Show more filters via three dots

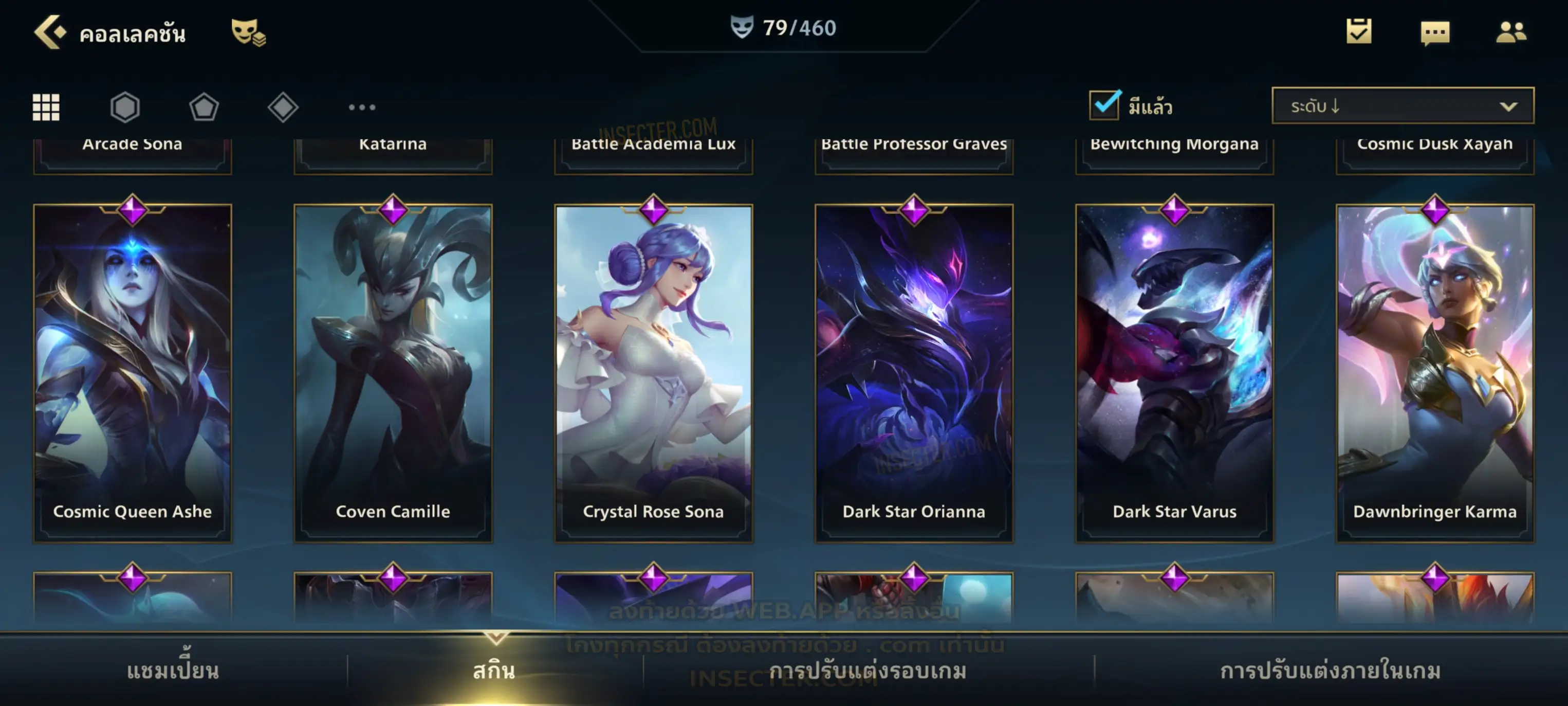click(x=362, y=107)
